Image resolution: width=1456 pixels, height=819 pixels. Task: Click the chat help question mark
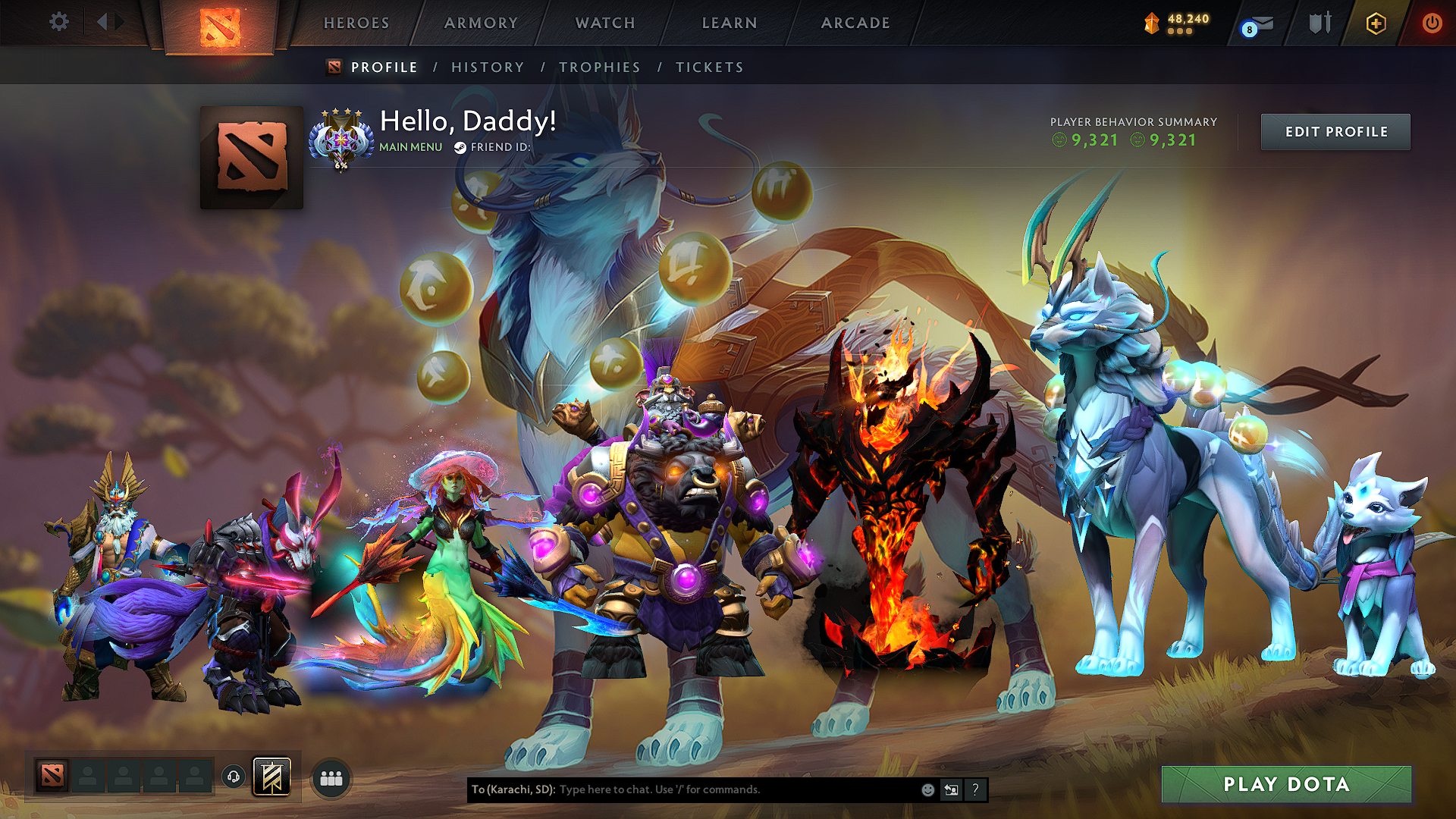click(975, 789)
